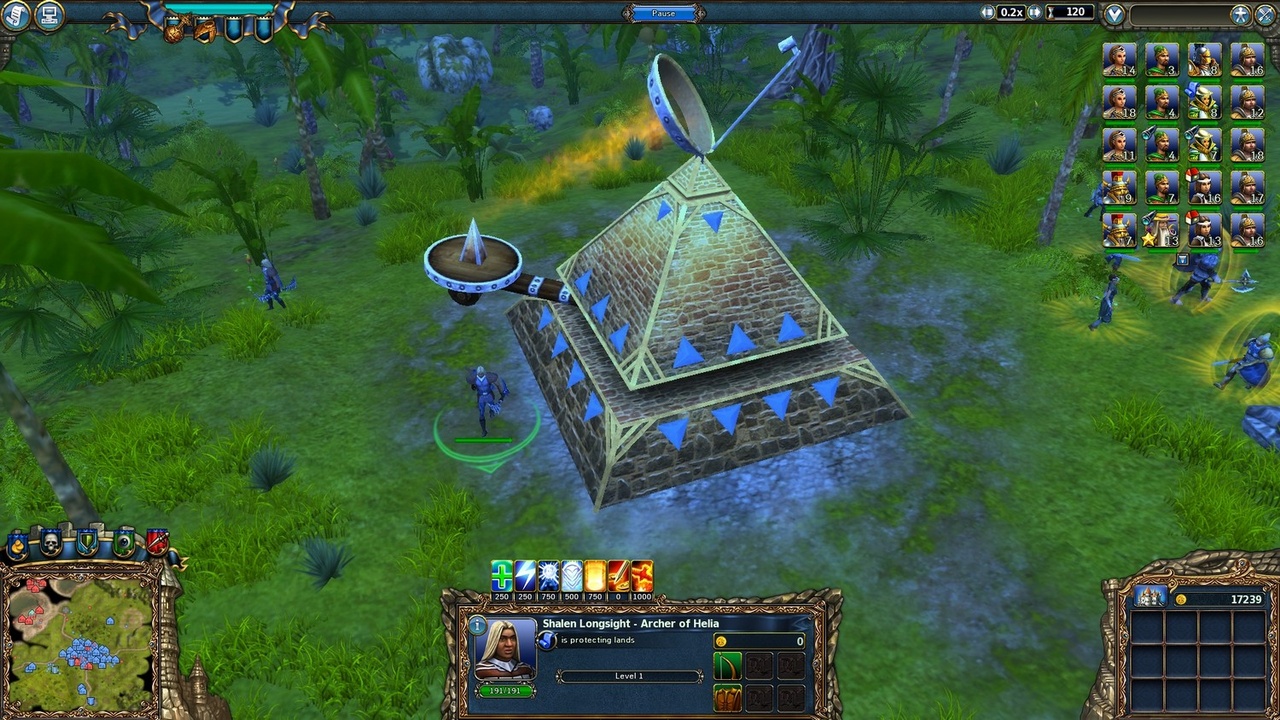Choose the green eye exploration flag
The height and width of the screenshot is (720, 1280).
[124, 544]
